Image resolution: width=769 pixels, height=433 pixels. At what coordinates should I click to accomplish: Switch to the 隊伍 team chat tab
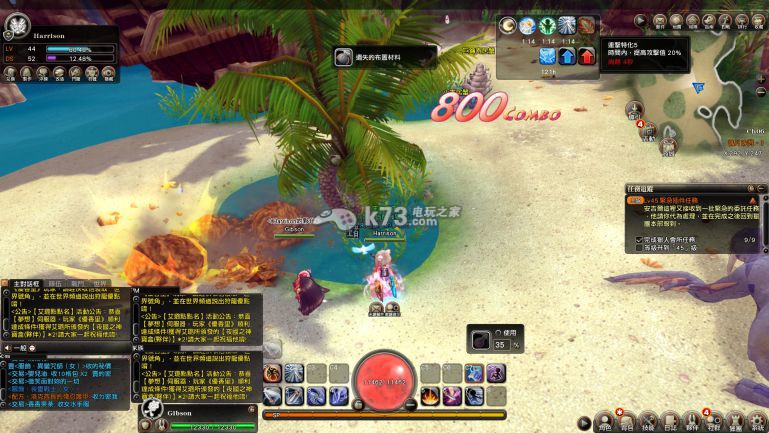(x=56, y=283)
